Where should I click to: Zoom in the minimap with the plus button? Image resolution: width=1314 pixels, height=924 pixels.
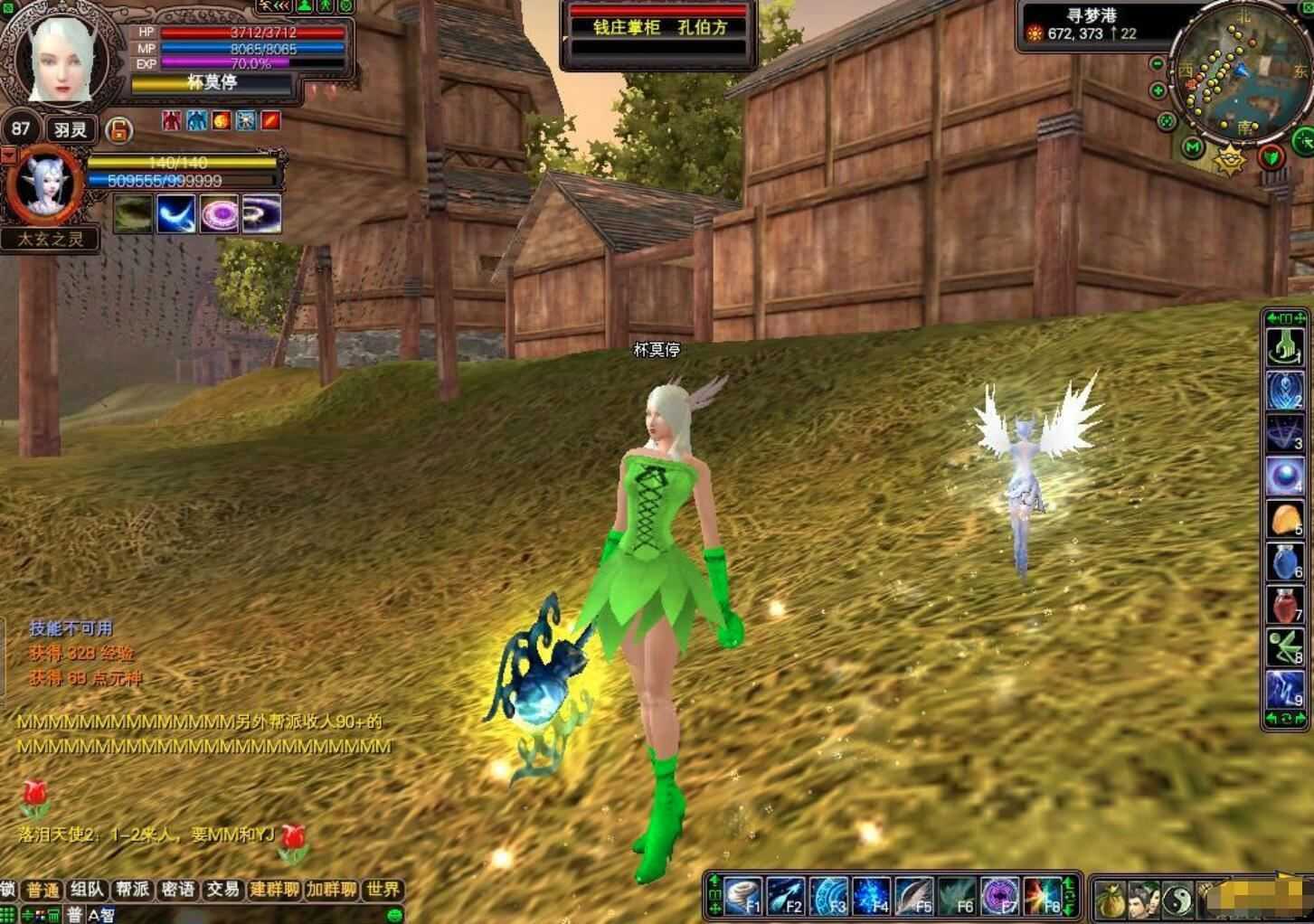point(1158,90)
